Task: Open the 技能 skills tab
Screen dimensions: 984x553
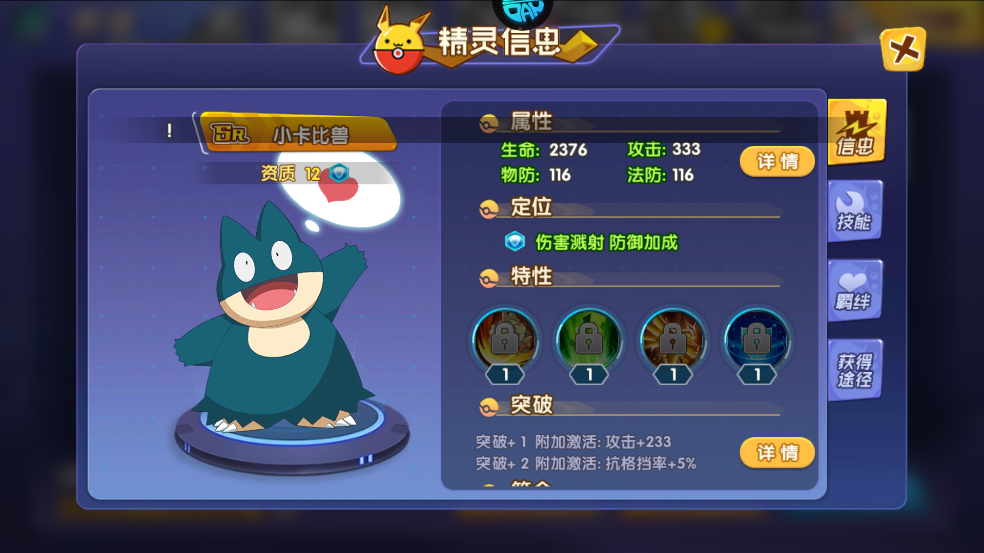Action: (854, 212)
